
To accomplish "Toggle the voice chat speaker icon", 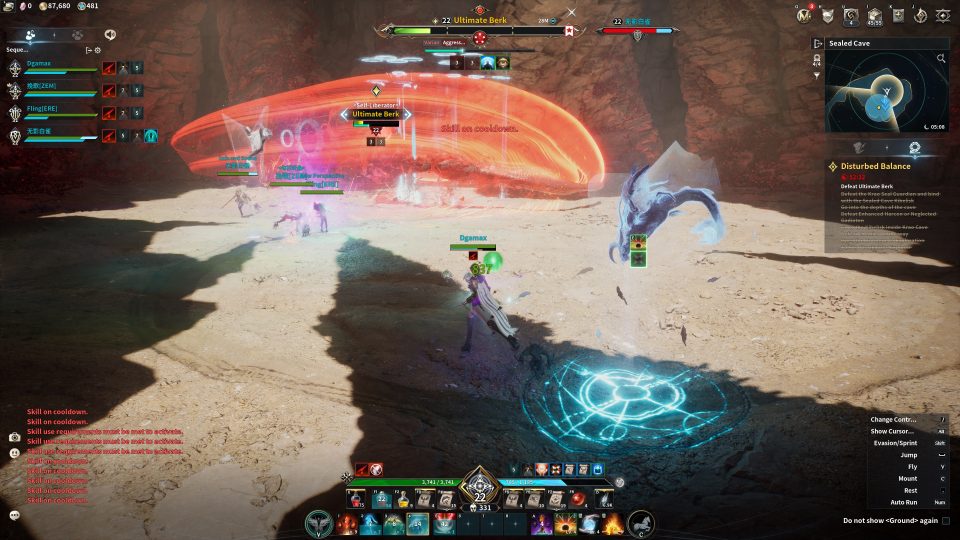I will pyautogui.click(x=109, y=34).
